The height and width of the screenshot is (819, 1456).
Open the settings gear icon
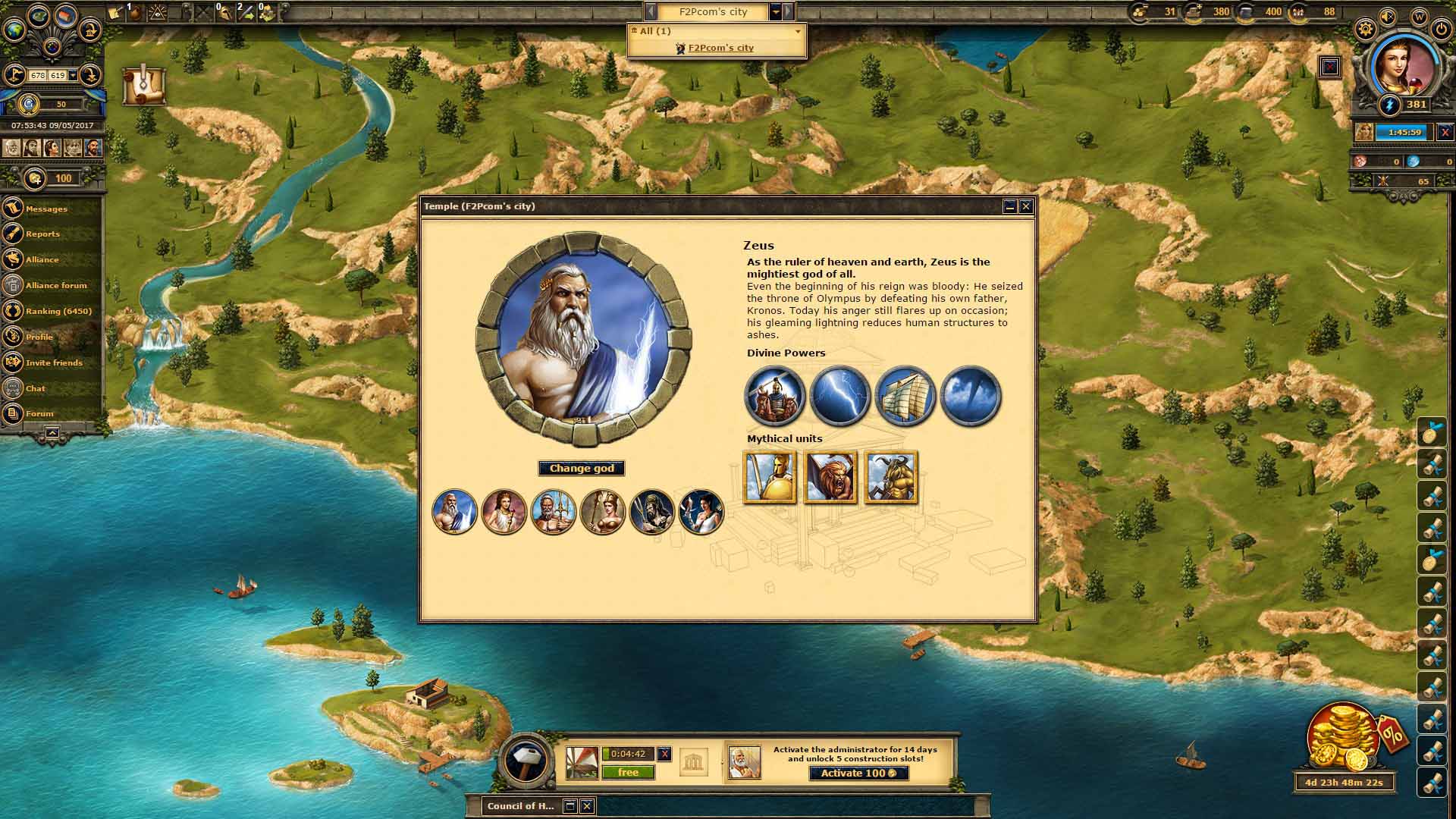1365,30
